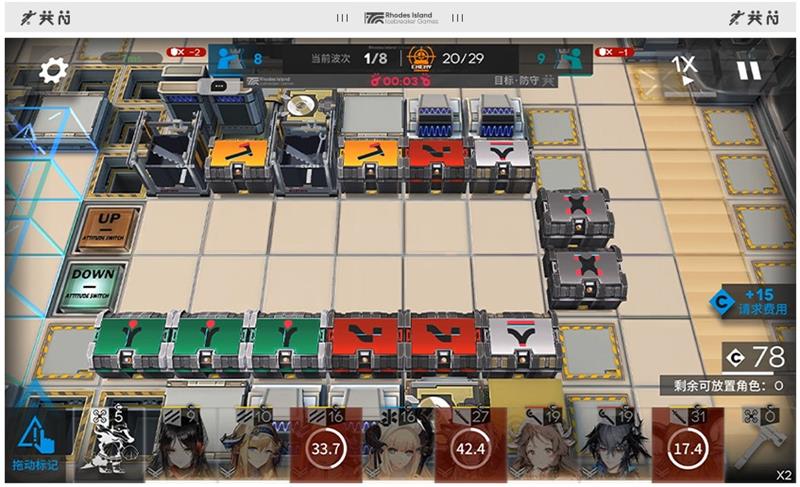The image size is (800, 487).
Task: Open the settings gear menu
Action: (x=53, y=69)
